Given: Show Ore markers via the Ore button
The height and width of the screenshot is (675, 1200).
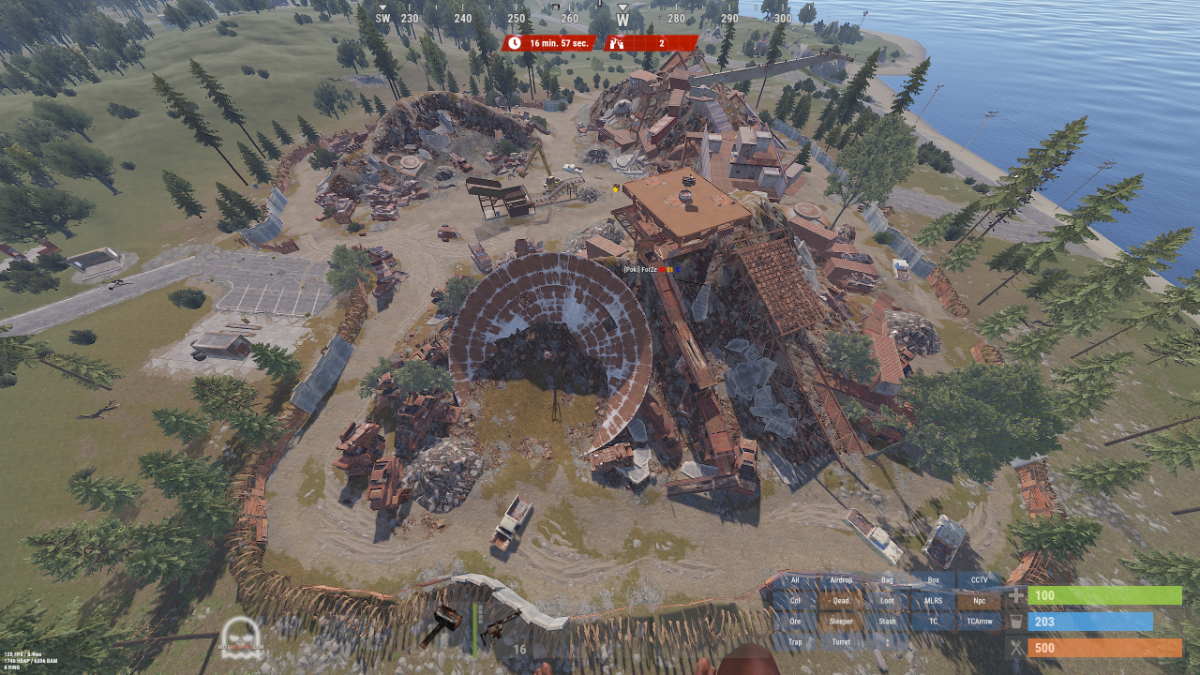Looking at the screenshot, I should coord(795,621).
